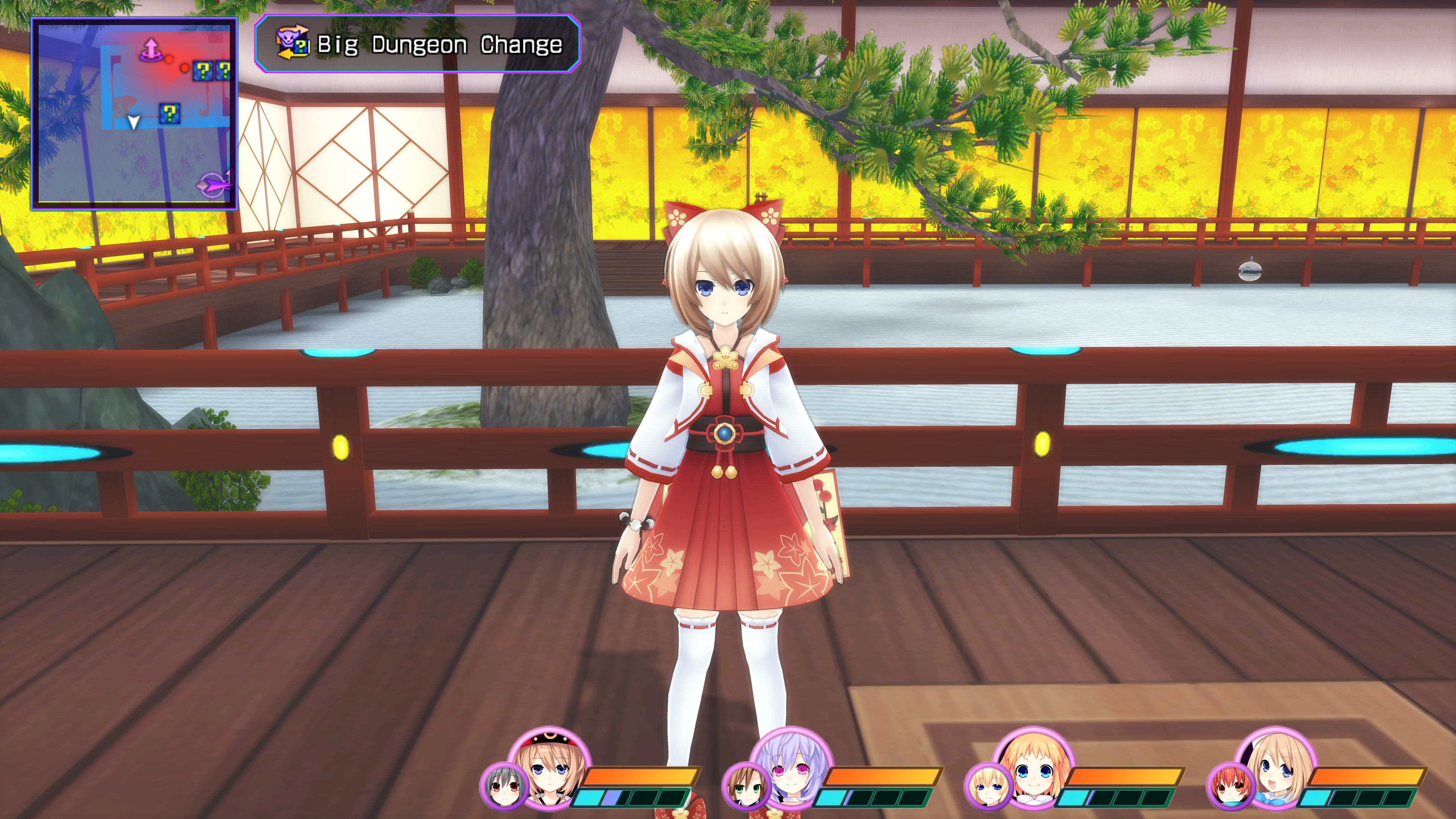Click the white player arrow on minimap

pos(133,121)
